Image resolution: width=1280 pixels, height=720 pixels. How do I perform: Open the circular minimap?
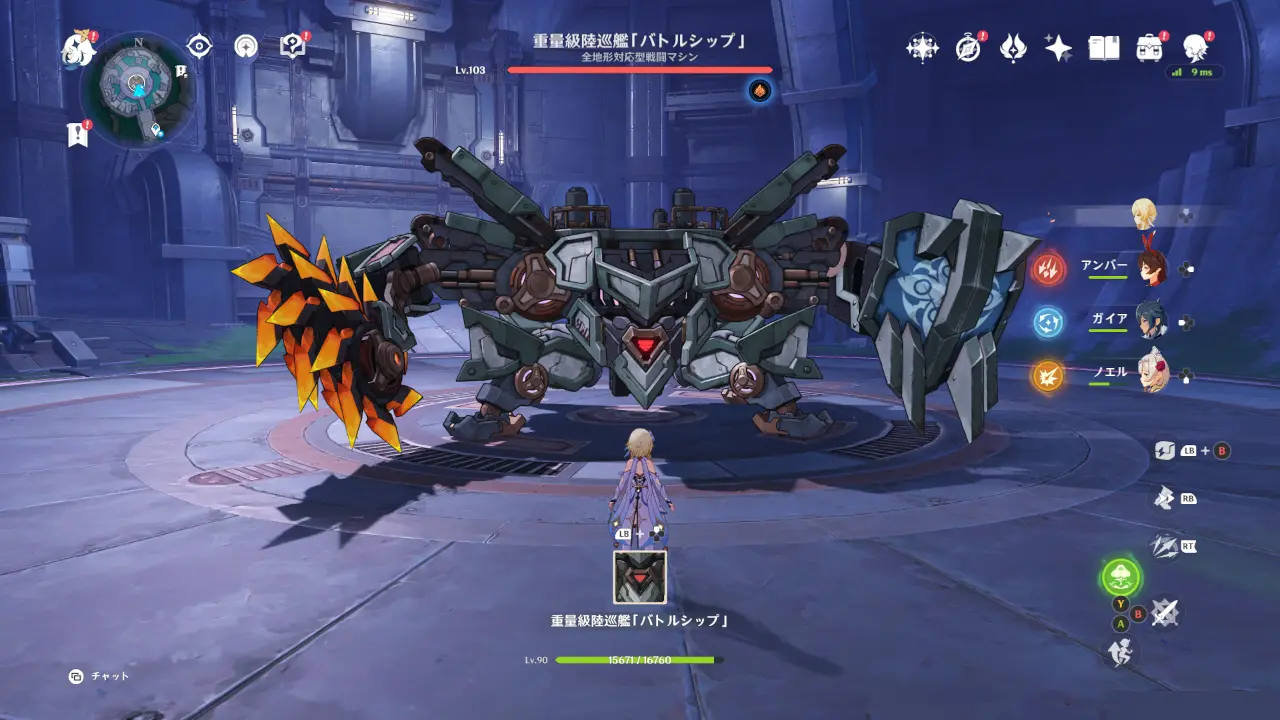[138, 89]
